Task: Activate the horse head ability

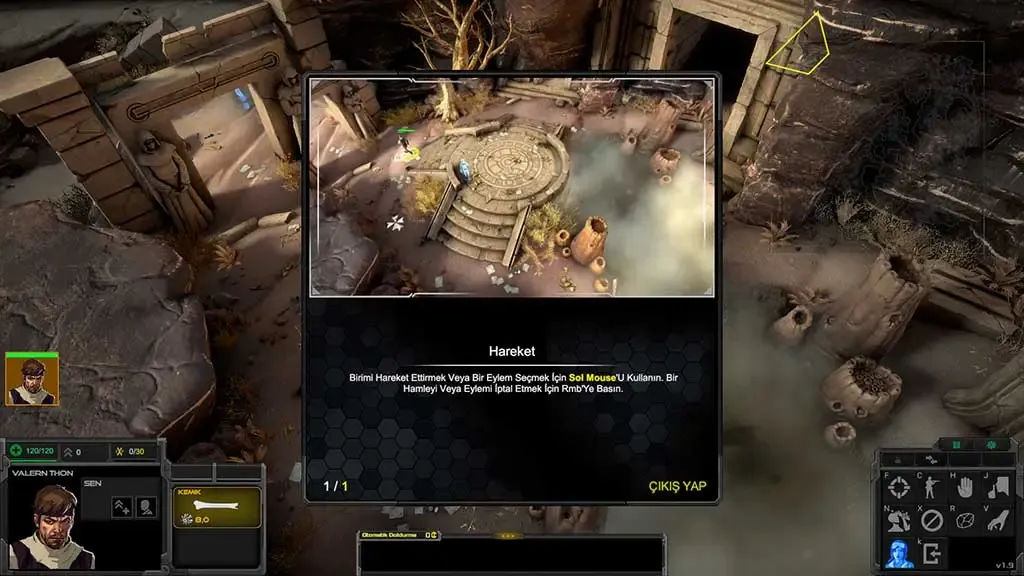Action: (x=899, y=520)
